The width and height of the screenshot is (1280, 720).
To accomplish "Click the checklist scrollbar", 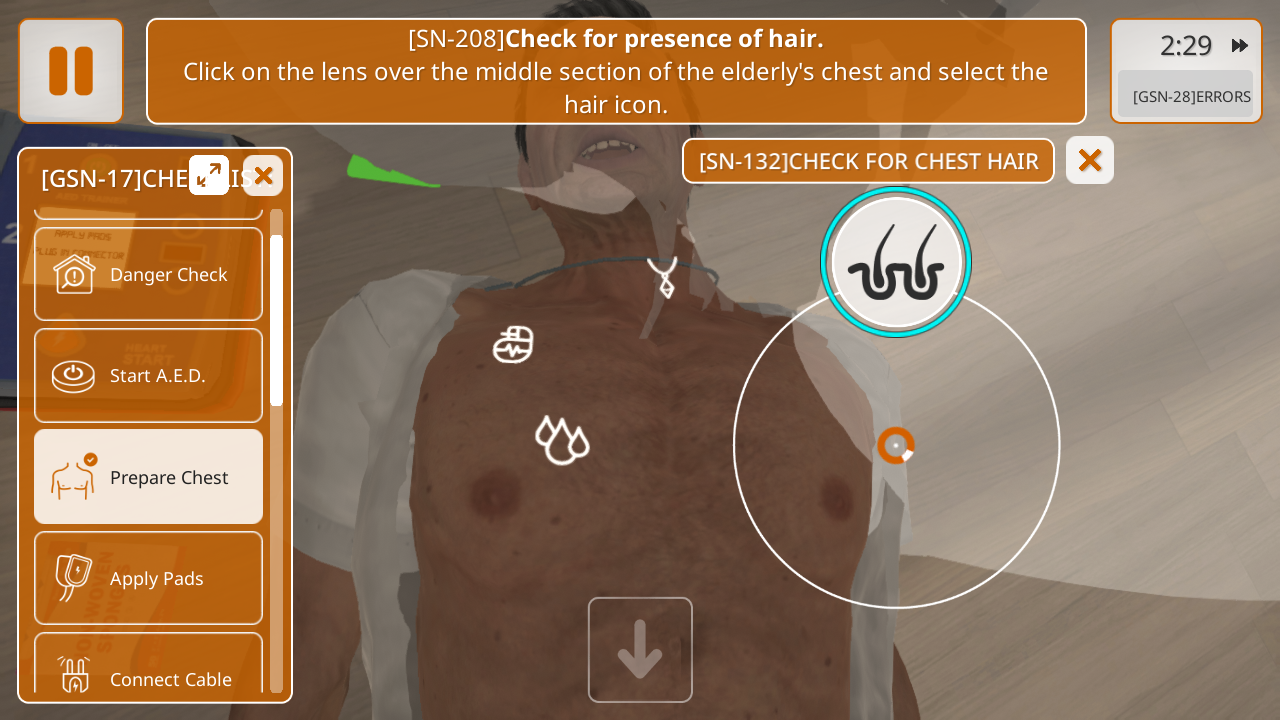I will point(276,320).
